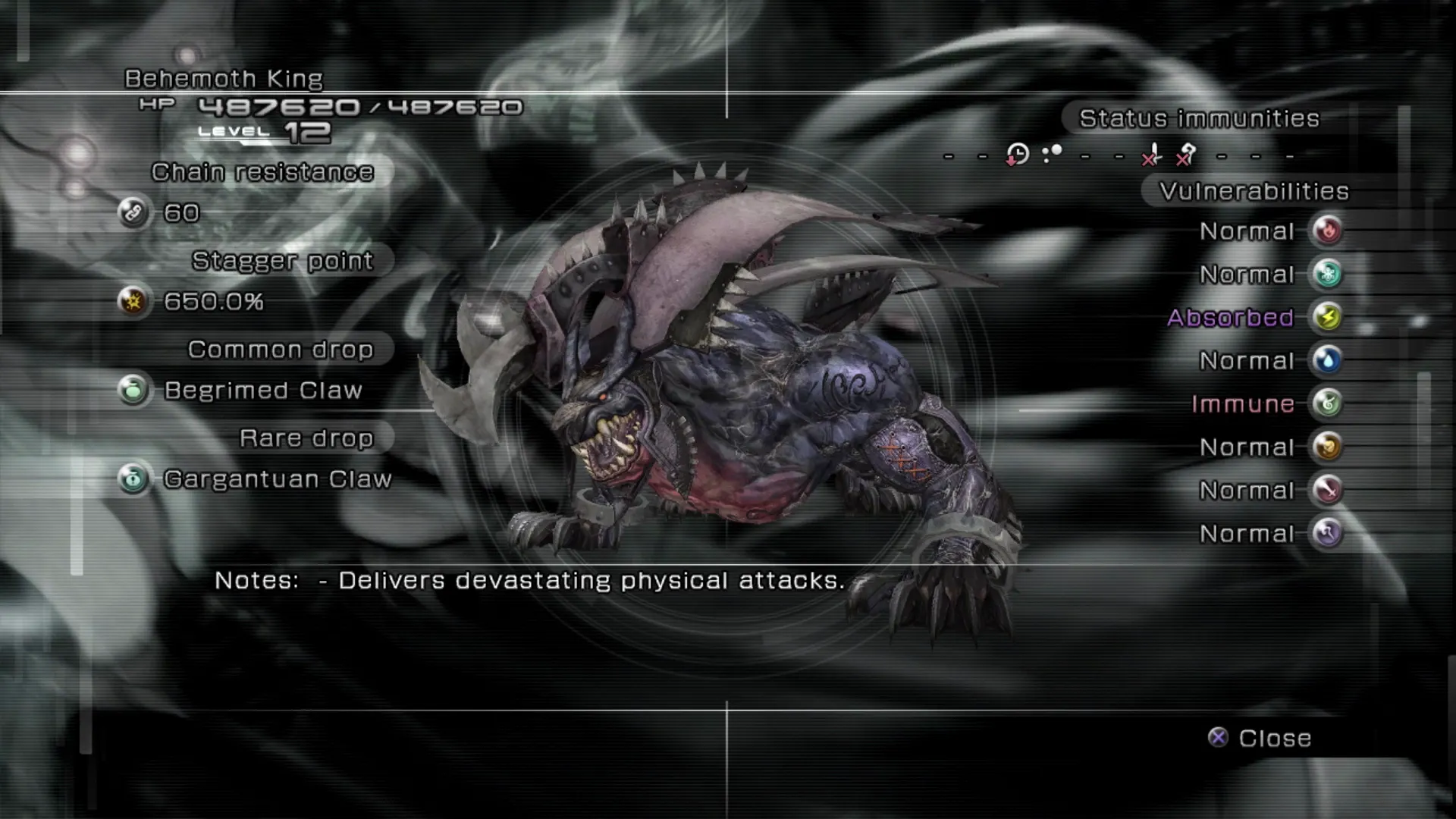Click the lightning element Absorbed icon
The width and height of the screenshot is (1456, 819).
pos(1327,317)
